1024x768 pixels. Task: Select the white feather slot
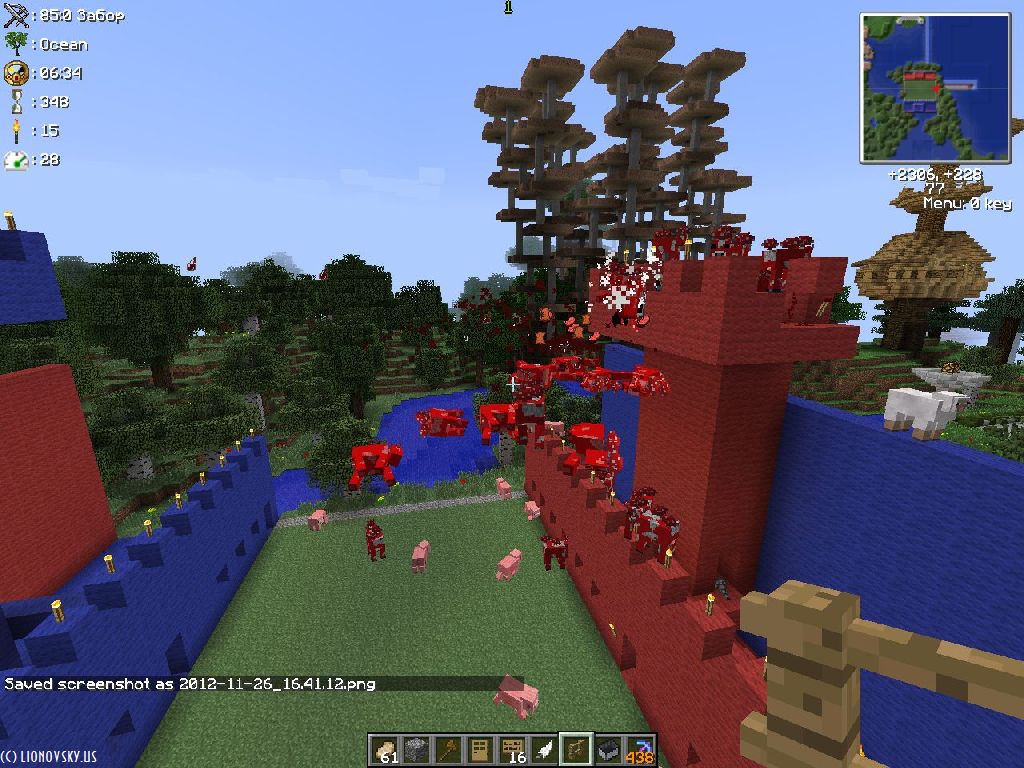pyautogui.click(x=543, y=748)
